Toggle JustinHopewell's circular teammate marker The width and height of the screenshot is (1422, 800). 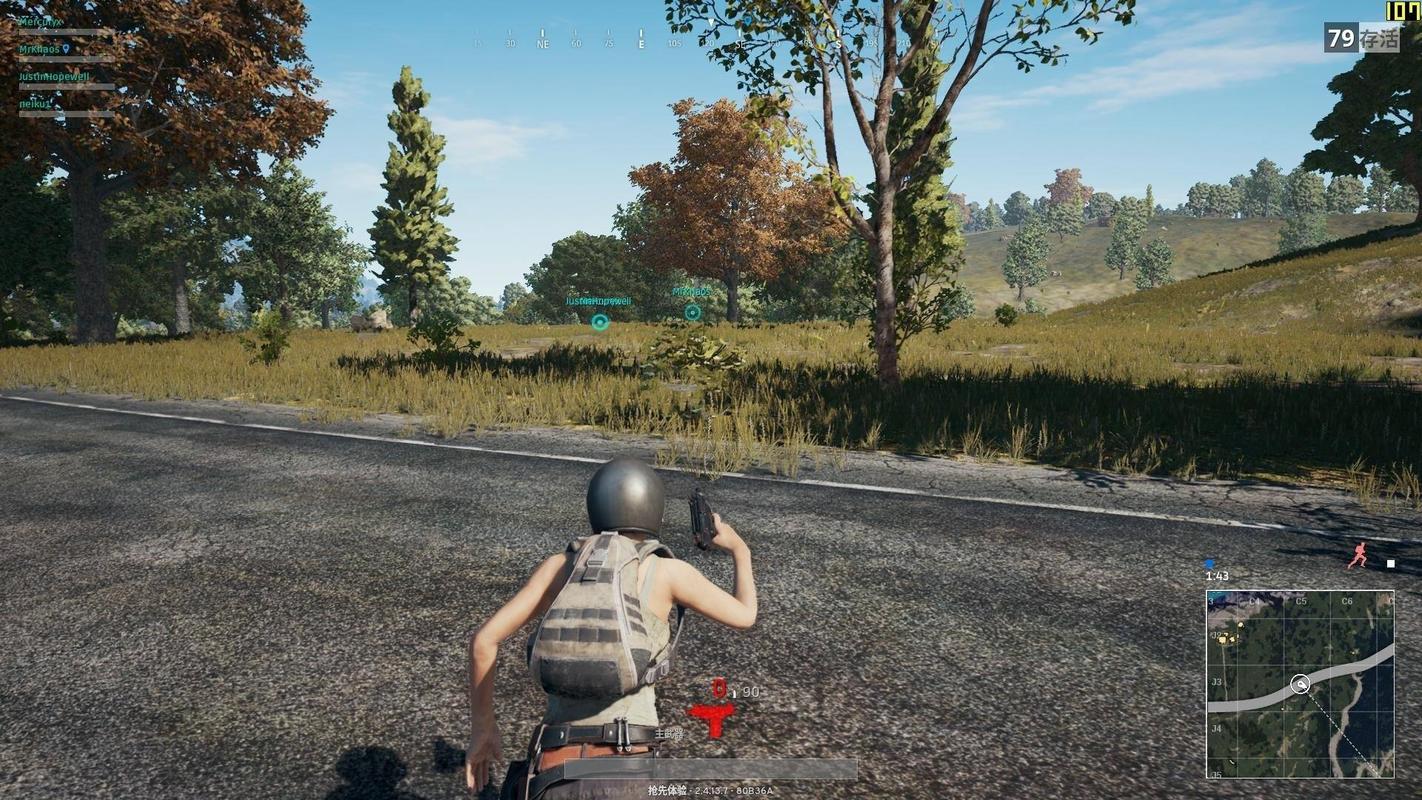(x=599, y=322)
